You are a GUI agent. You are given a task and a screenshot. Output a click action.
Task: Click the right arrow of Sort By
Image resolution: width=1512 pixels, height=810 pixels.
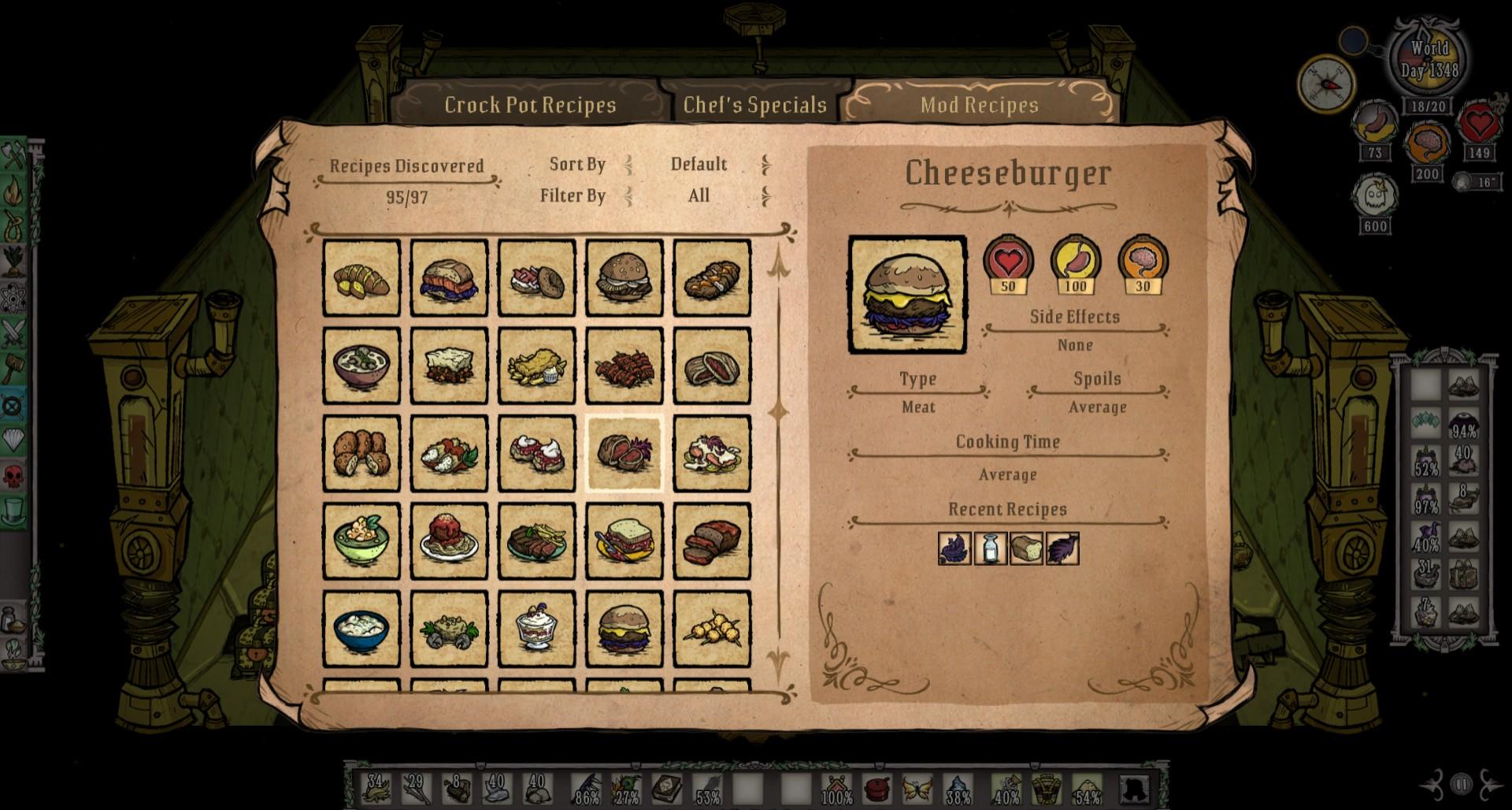click(765, 165)
